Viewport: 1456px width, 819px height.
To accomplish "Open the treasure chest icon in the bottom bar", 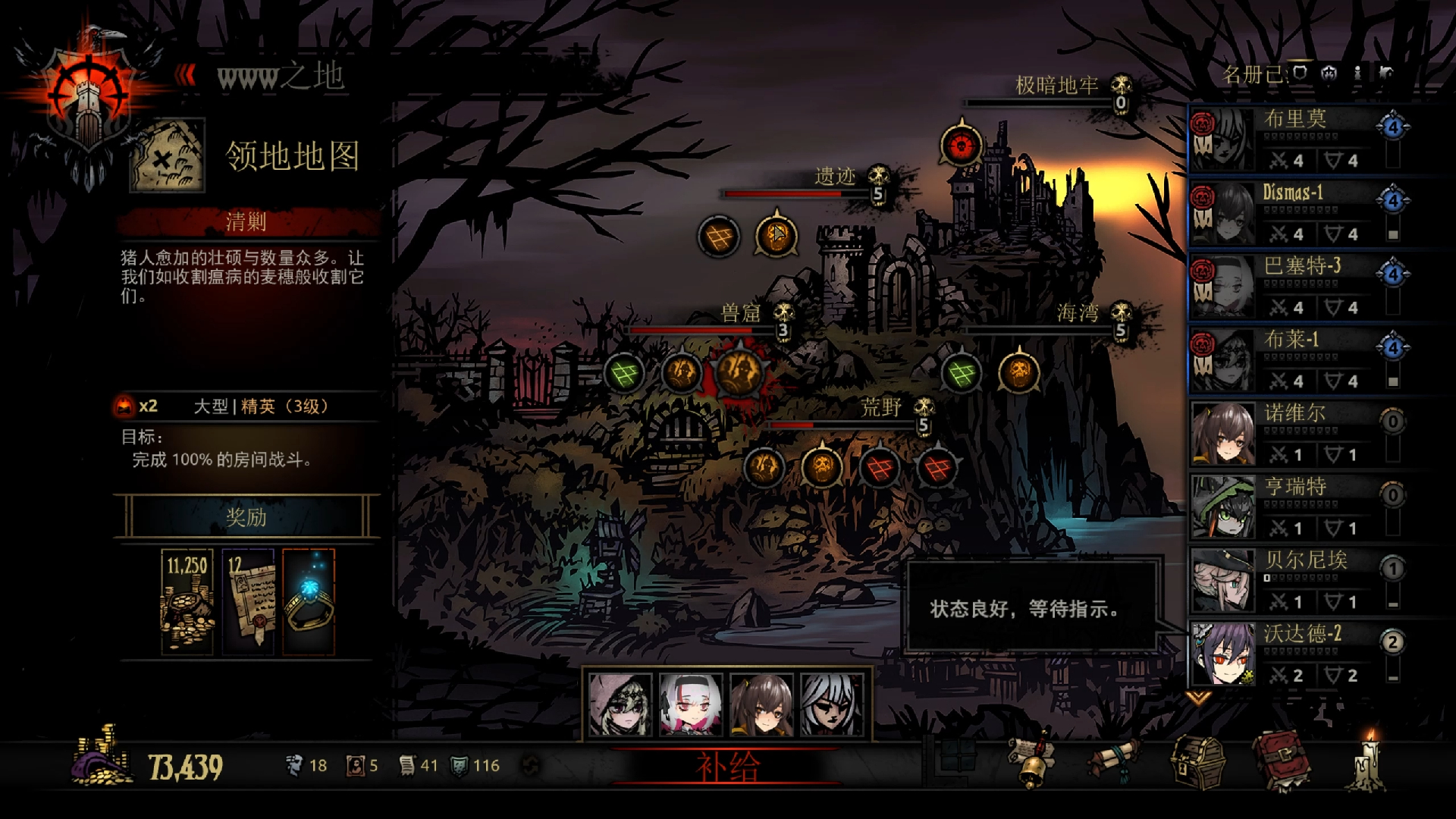I will coord(1197,762).
